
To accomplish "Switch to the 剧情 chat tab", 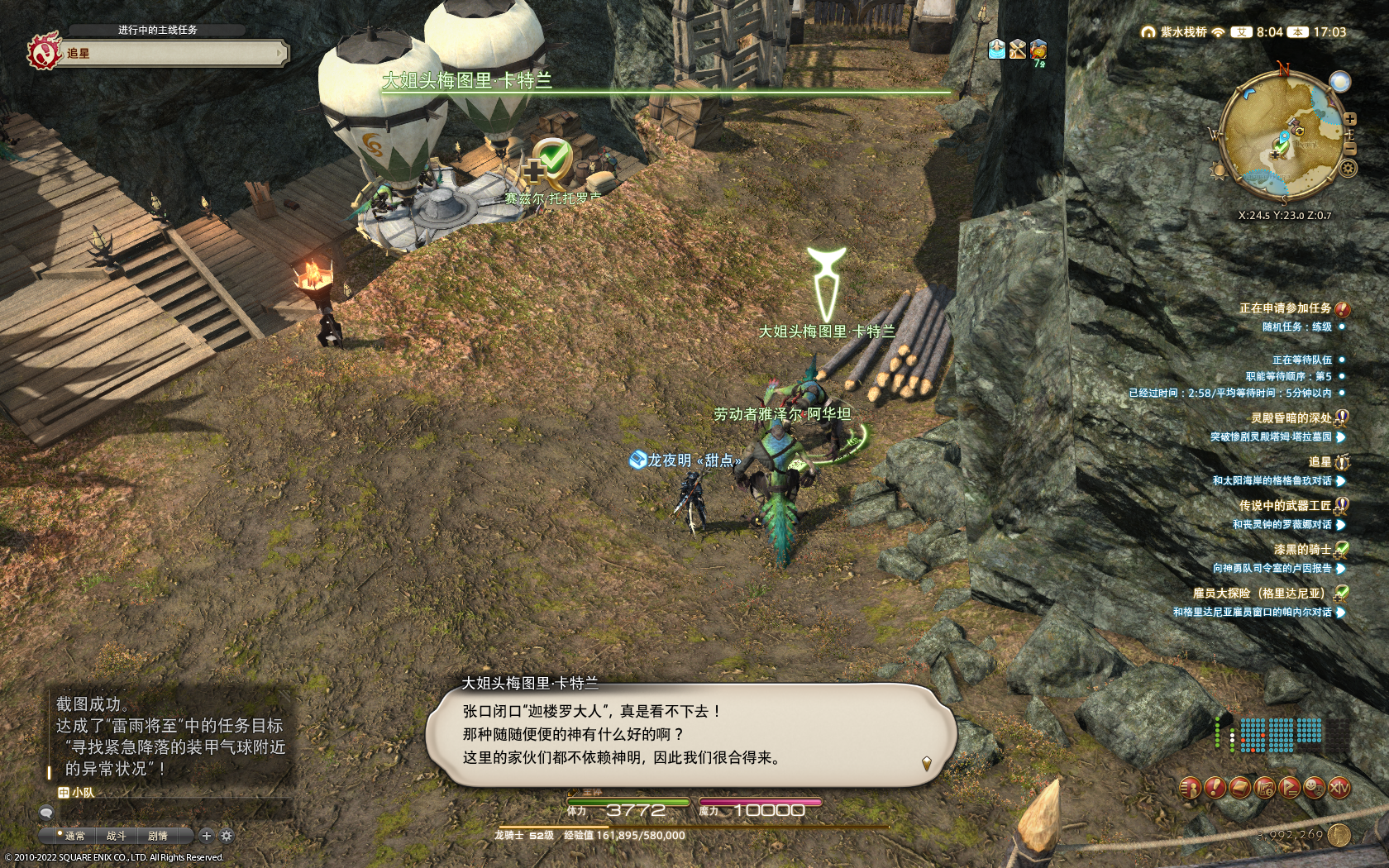I will pyautogui.click(x=158, y=836).
